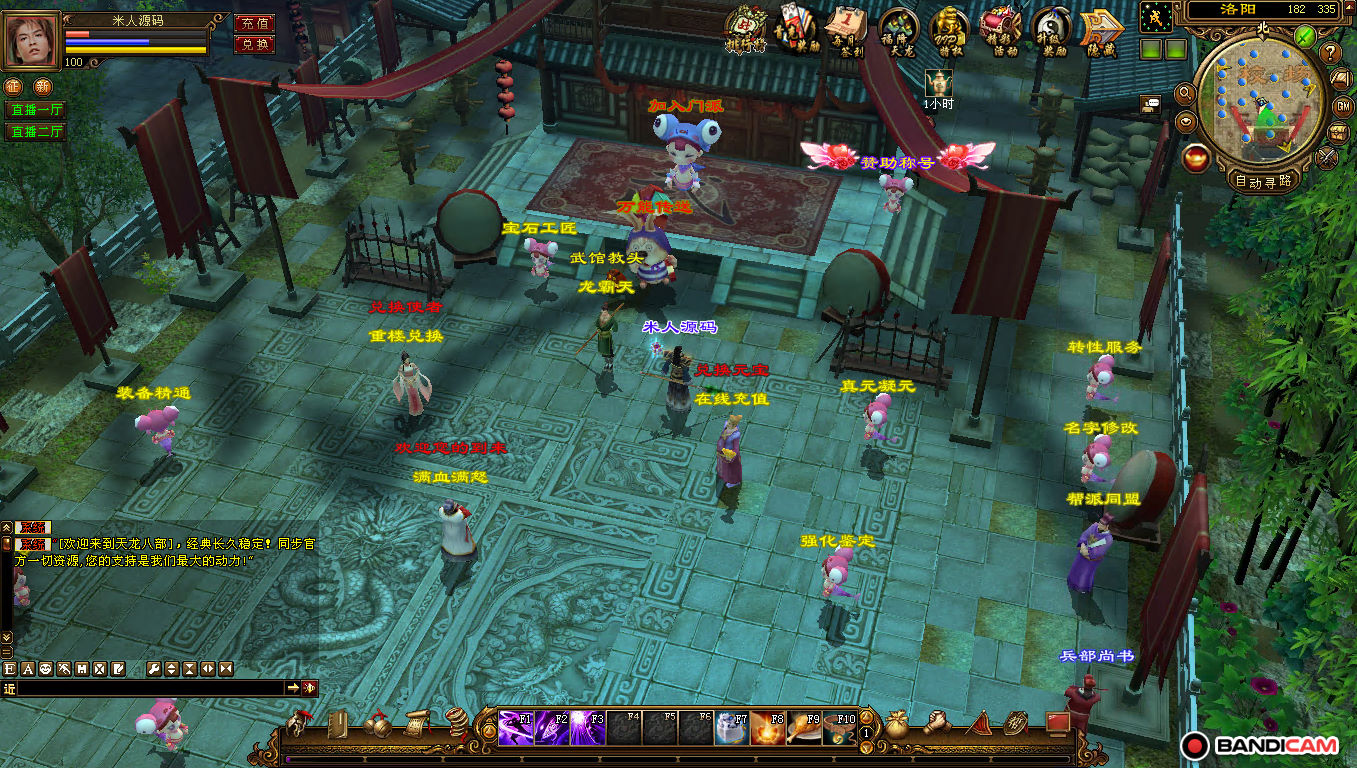This screenshot has width=1357, height=768.
Task: Click the 隐藏 arrow to hide icons
Action: [x=1098, y=29]
